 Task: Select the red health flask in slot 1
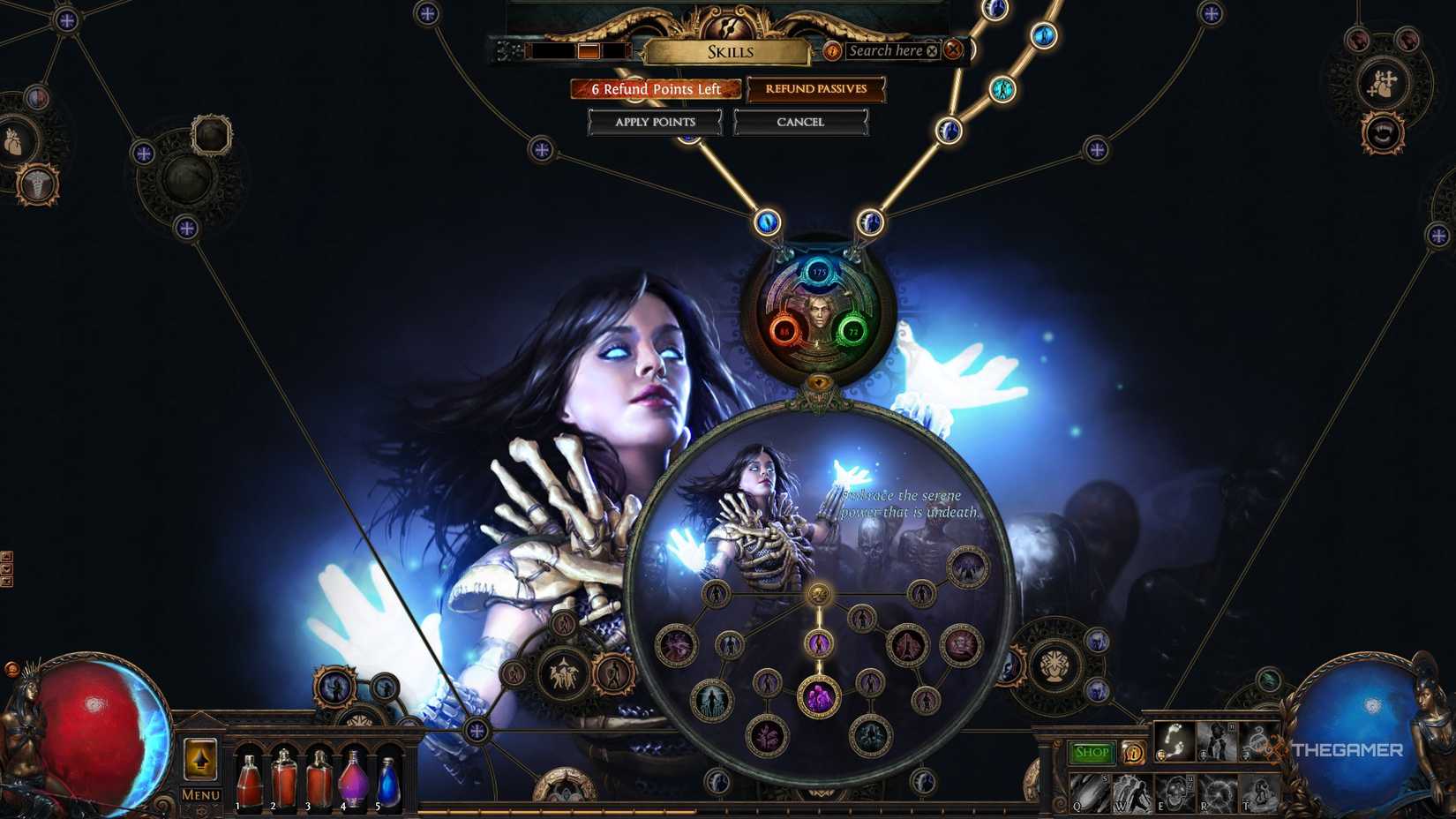coord(248,781)
